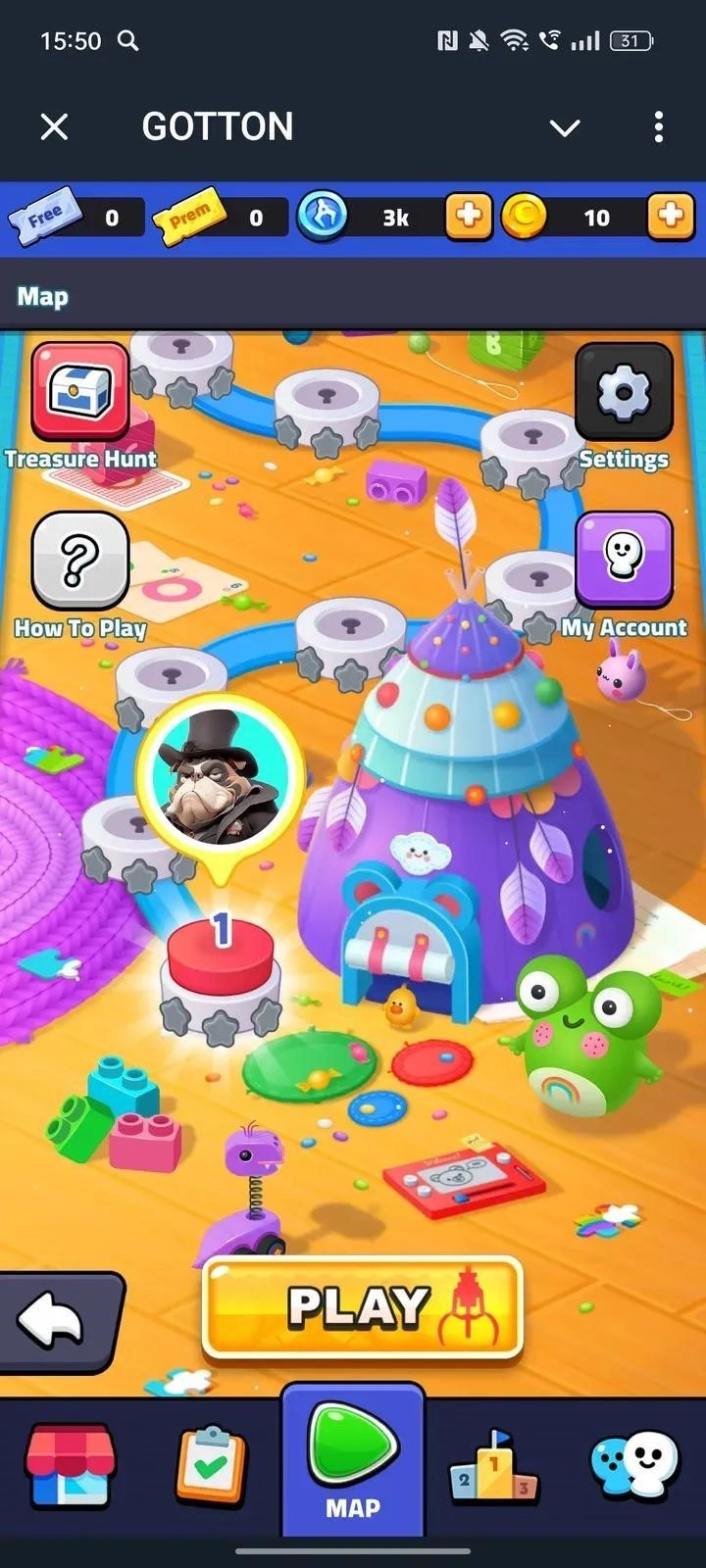Tap the yellow PLAY button

pos(362,1309)
